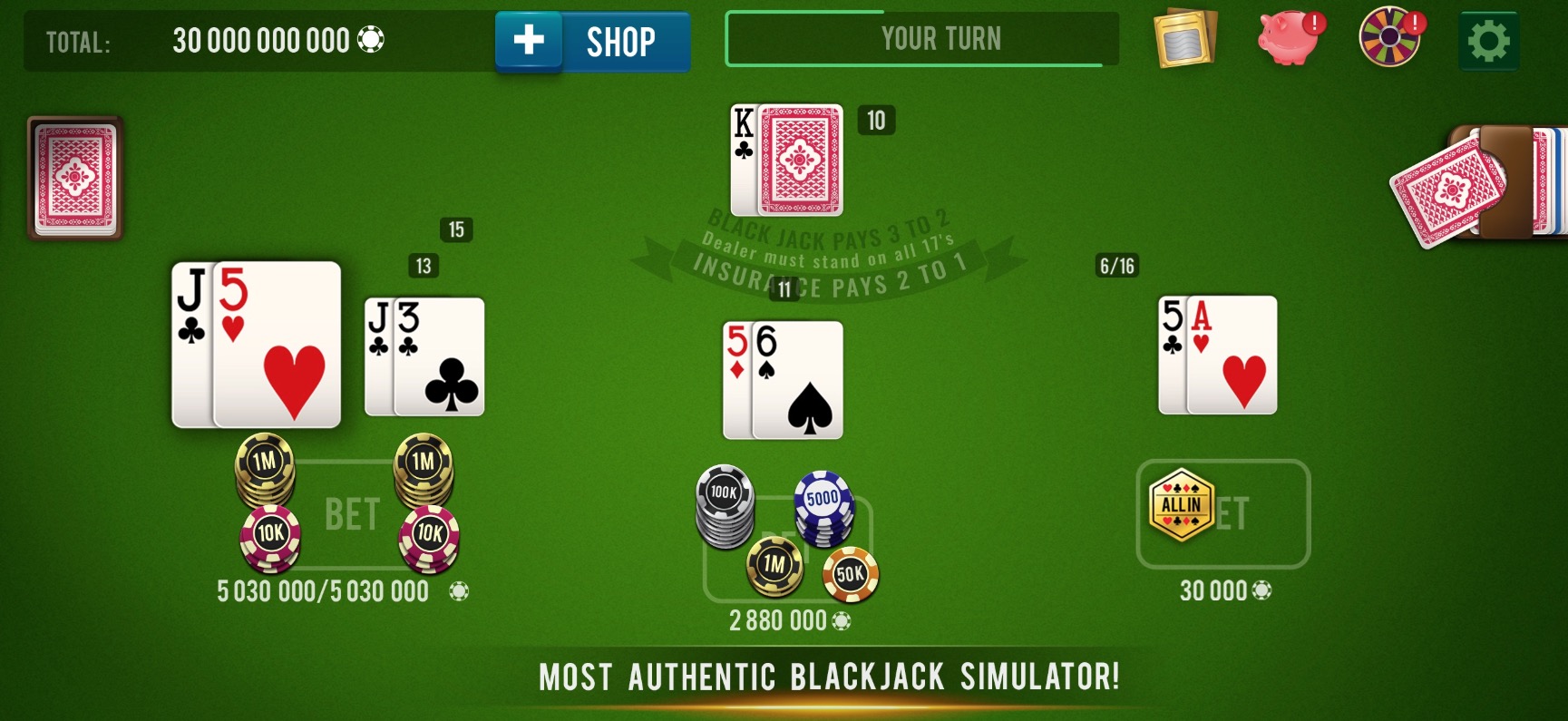Select the Jack and 3 of clubs hand

(424, 356)
